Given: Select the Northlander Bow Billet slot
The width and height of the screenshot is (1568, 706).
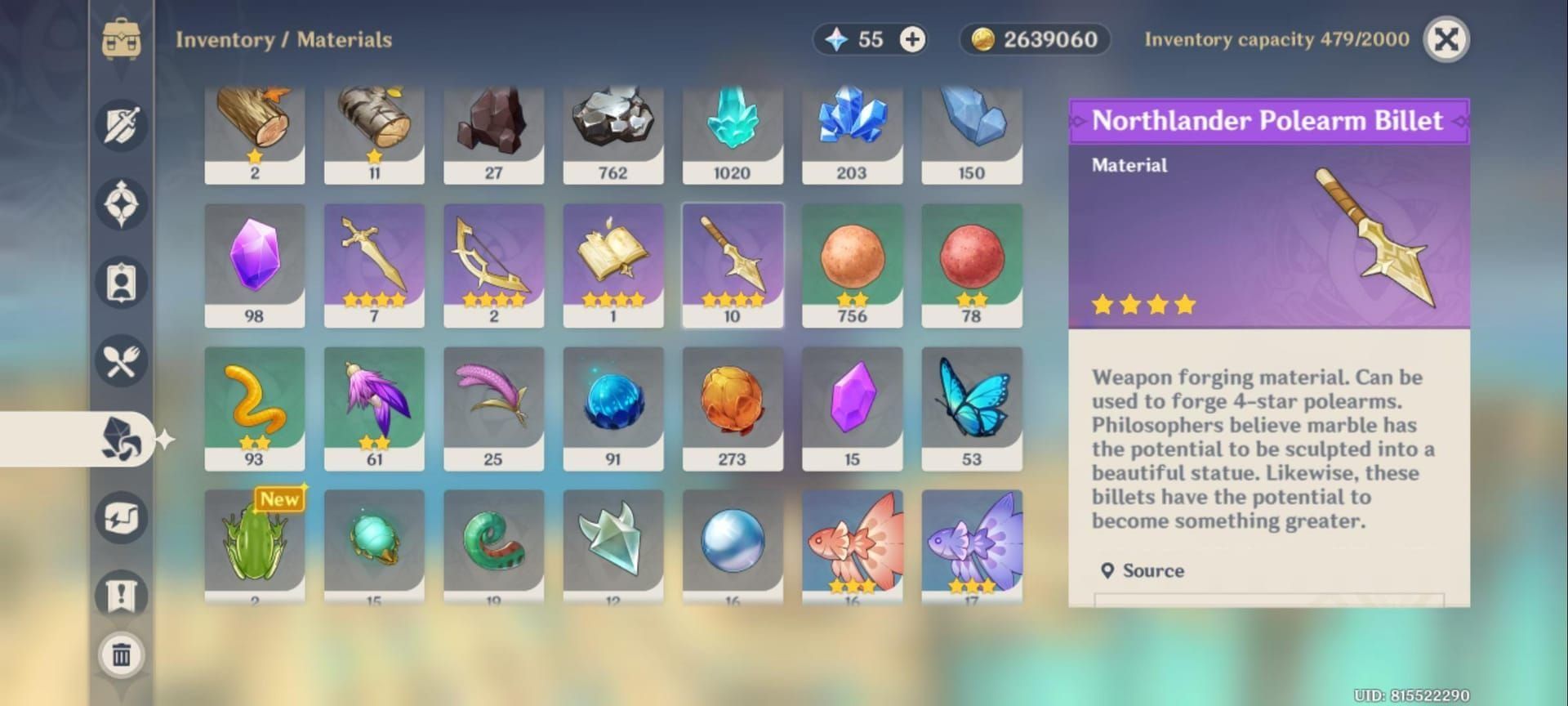Looking at the screenshot, I should (493, 265).
